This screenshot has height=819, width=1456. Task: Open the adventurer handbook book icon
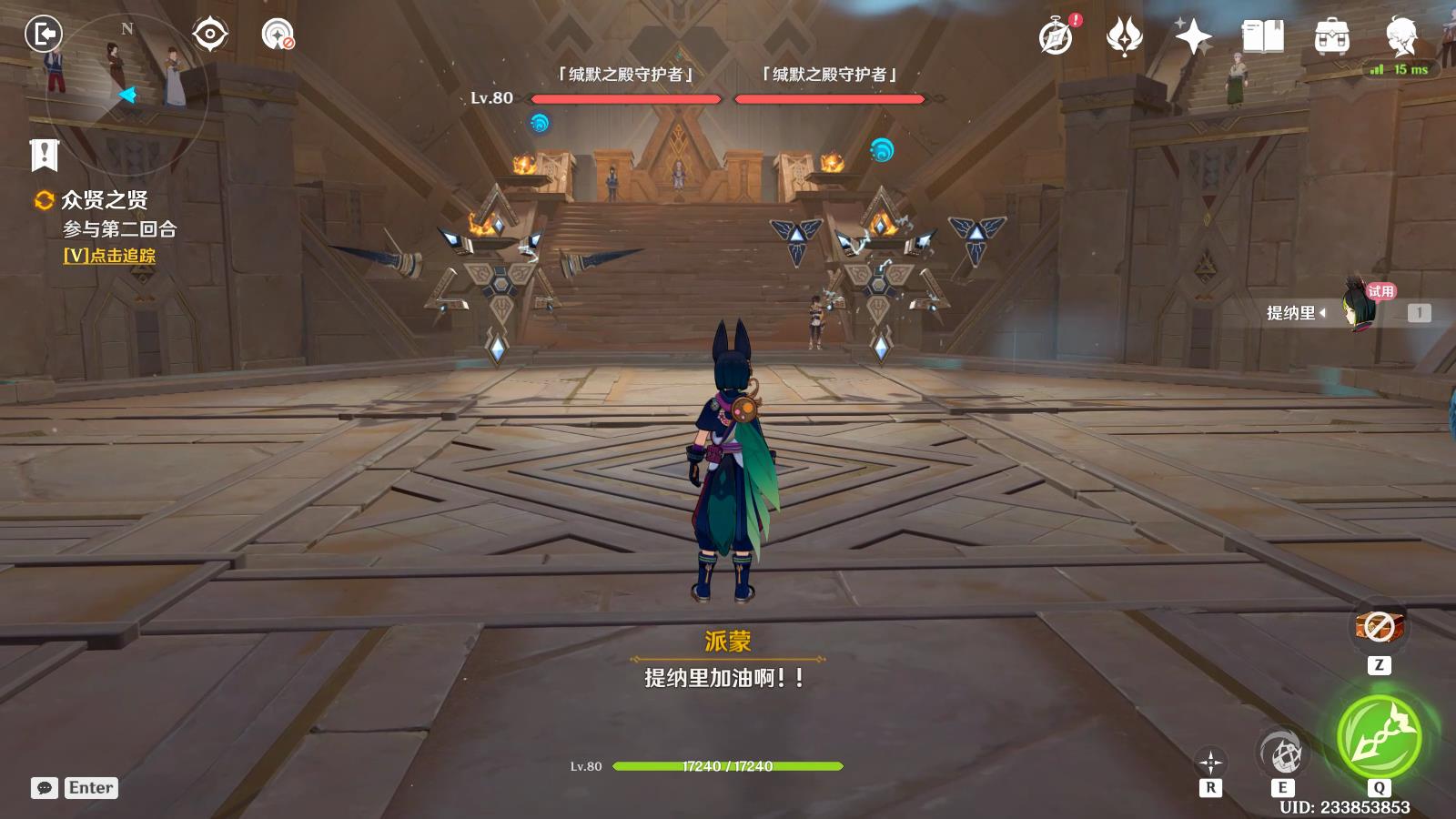coord(1262,36)
